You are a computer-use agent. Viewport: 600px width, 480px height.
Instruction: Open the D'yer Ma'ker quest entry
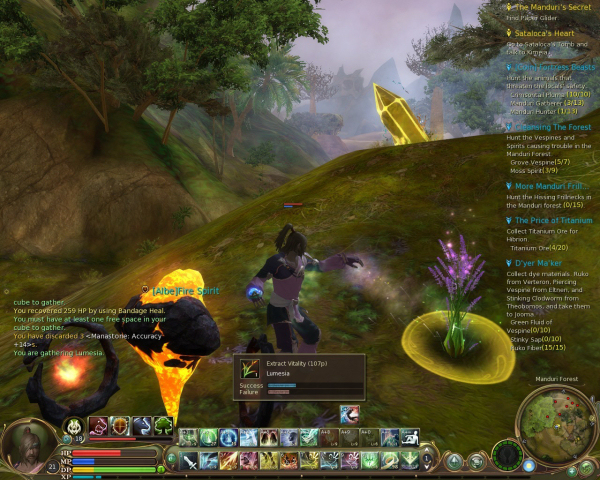pos(540,262)
